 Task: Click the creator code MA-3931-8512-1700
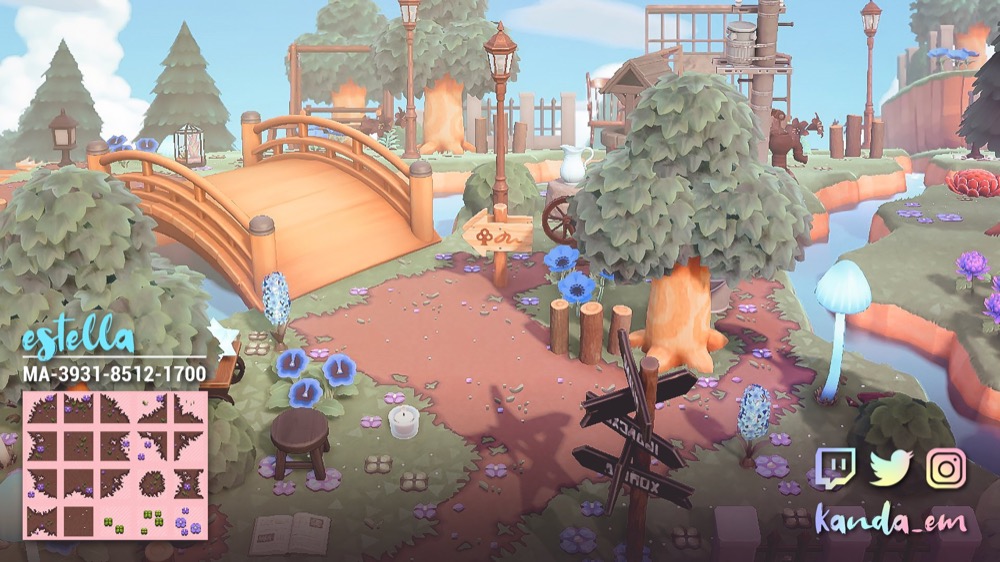pyautogui.click(x=114, y=374)
